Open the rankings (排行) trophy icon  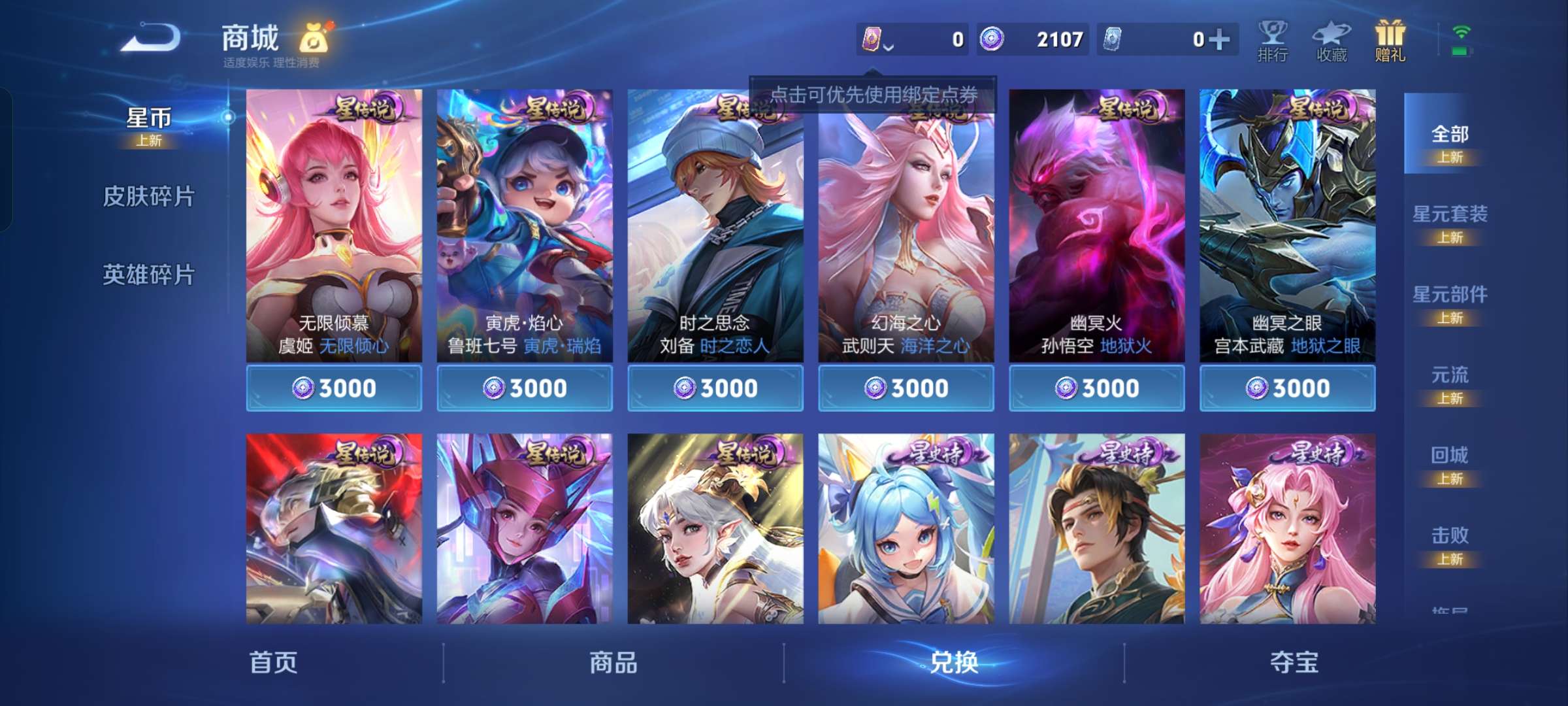click(1273, 41)
